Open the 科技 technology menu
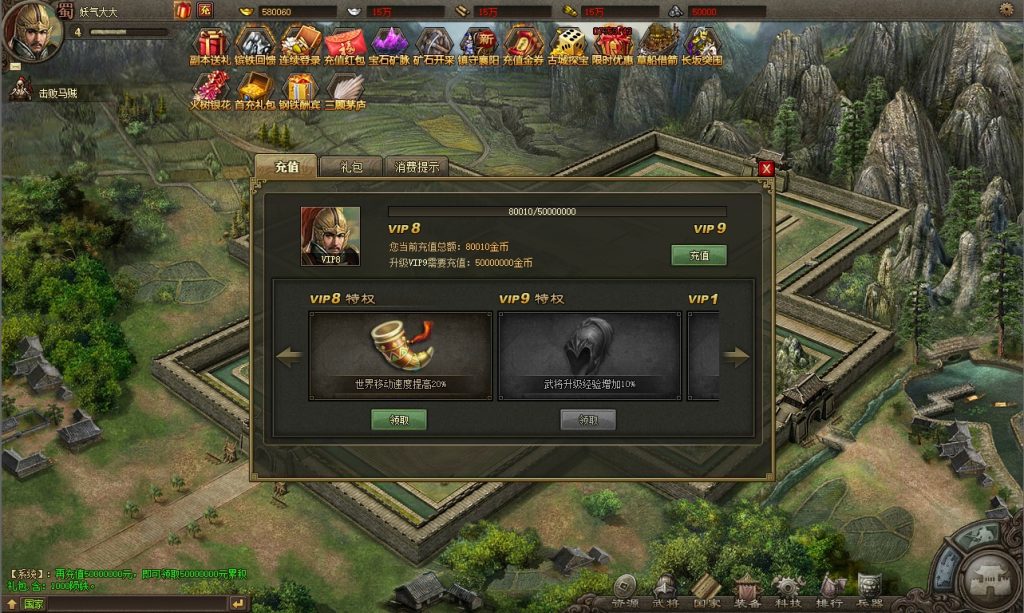The height and width of the screenshot is (613, 1024). click(788, 589)
